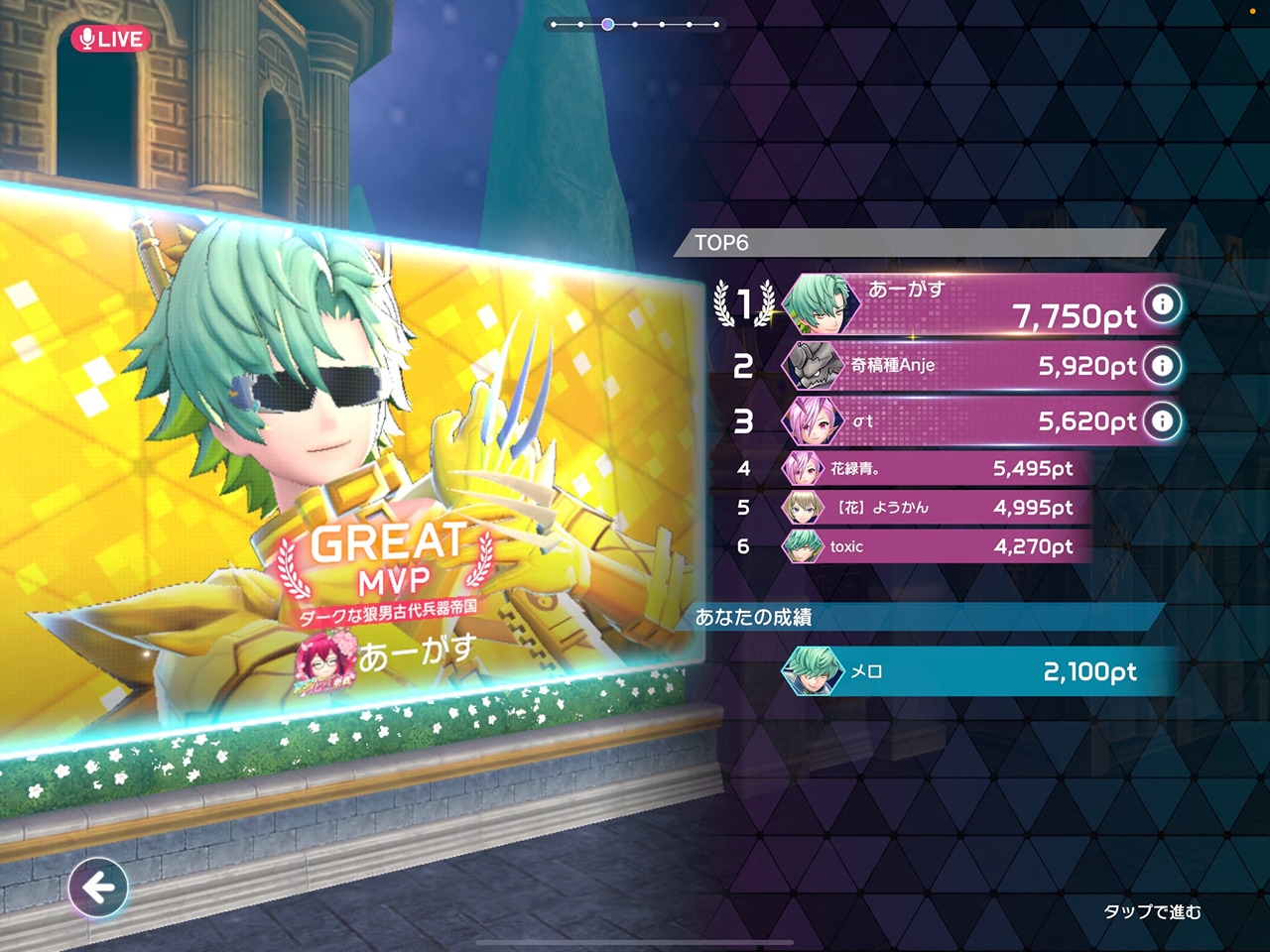The image size is (1270, 952).
Task: Tap タップで進む to continue
Action: [x=1152, y=911]
